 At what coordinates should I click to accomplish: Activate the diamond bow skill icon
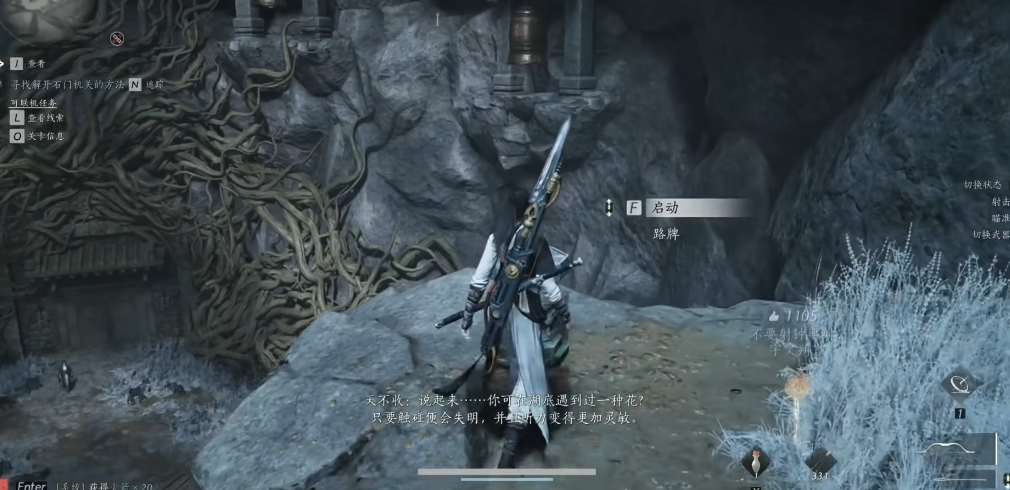[x=958, y=385]
